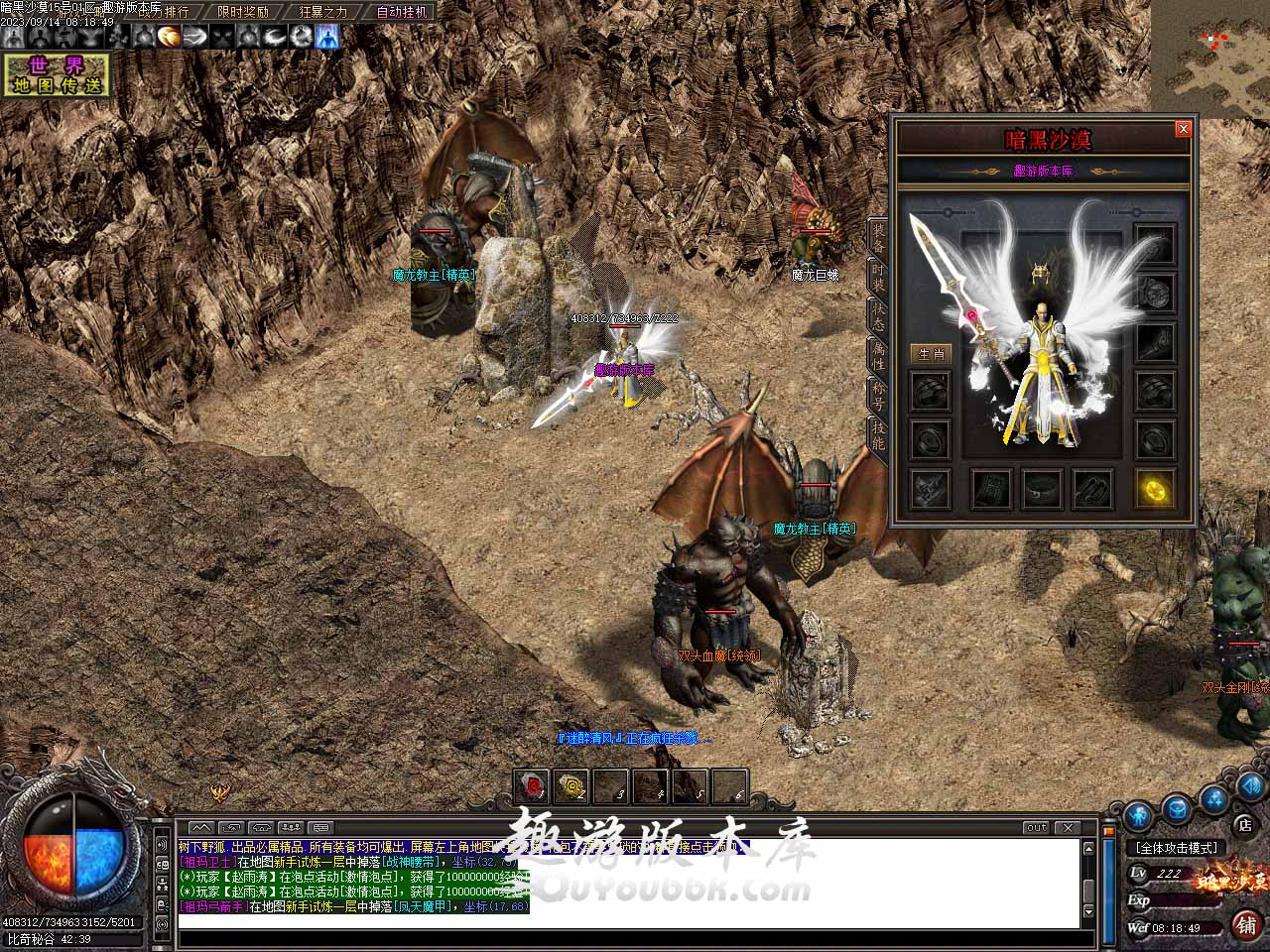The image size is (1270, 952).
Task: Open the 技能 skills tab
Action: (878, 433)
